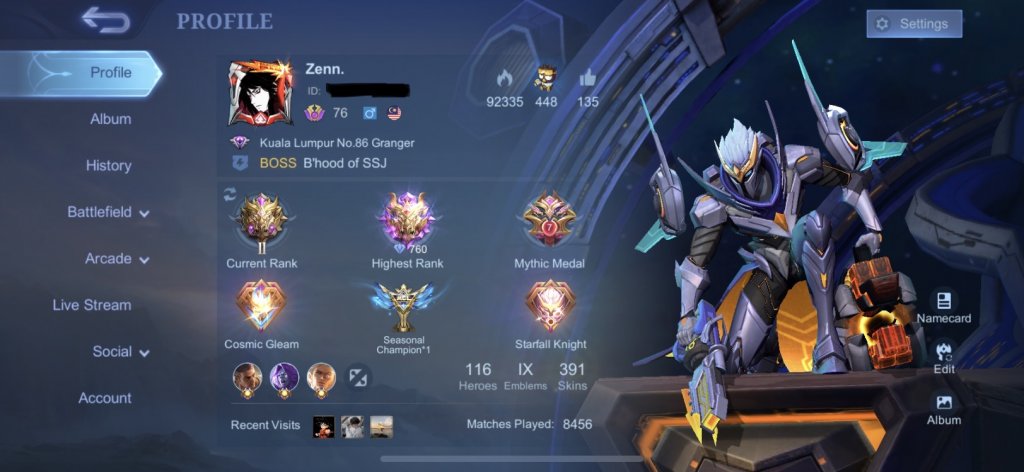The width and height of the screenshot is (1024, 472).
Task: Click the swap icon beside favorite heroes
Action: 358,377
